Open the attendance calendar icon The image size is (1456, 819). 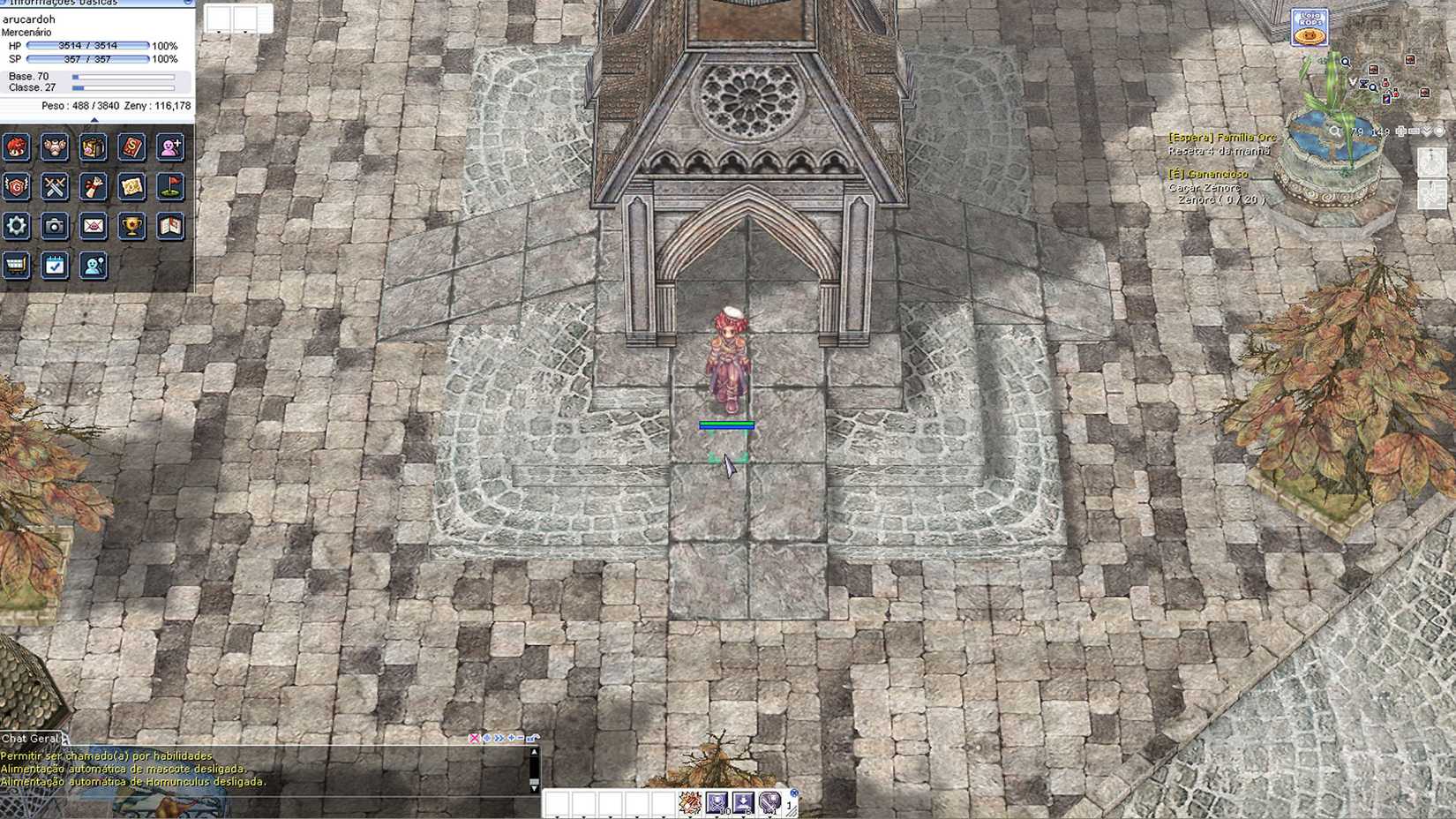(54, 266)
